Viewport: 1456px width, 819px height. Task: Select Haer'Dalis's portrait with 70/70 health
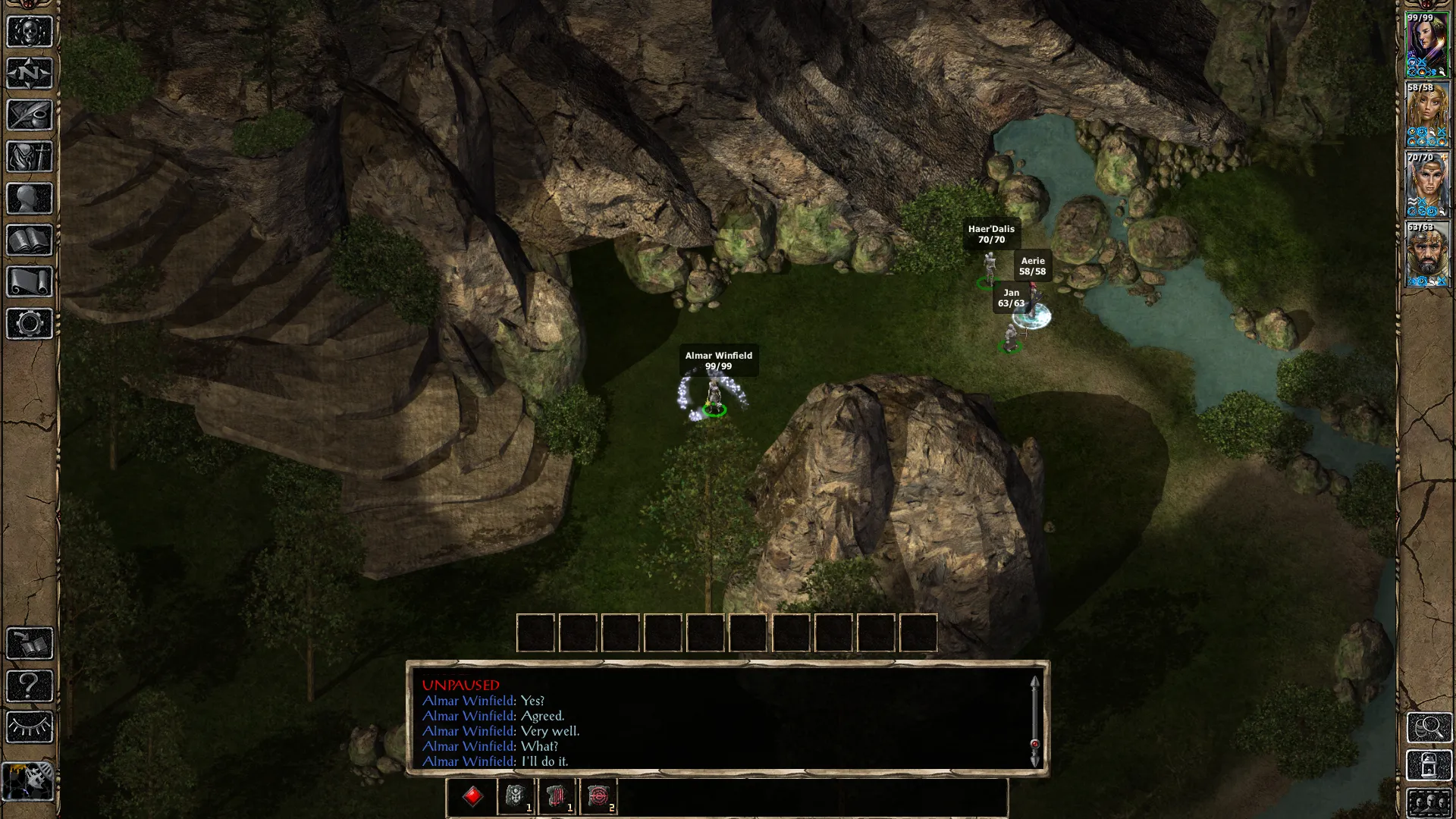(1428, 184)
